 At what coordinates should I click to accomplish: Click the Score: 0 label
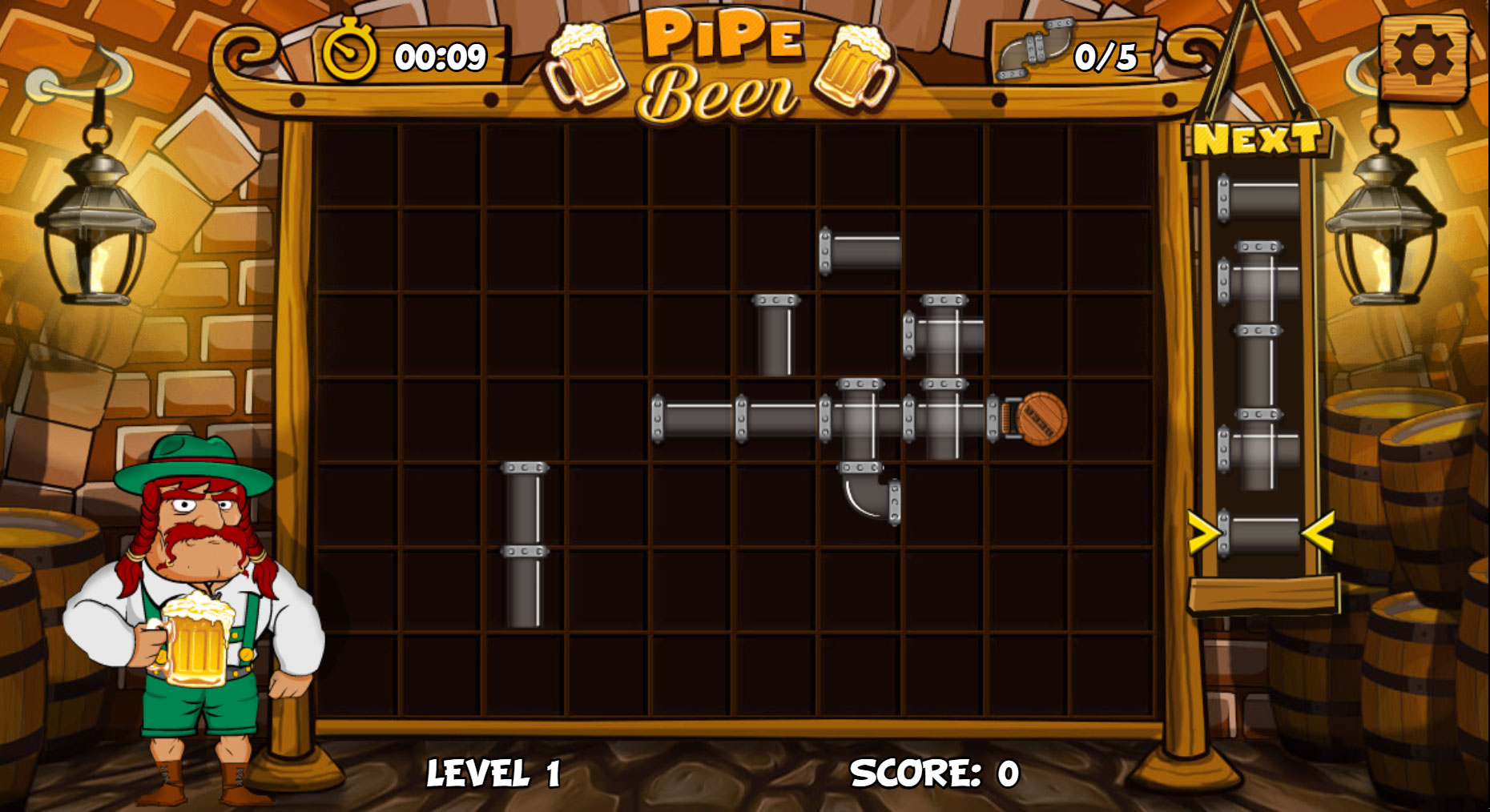click(933, 772)
